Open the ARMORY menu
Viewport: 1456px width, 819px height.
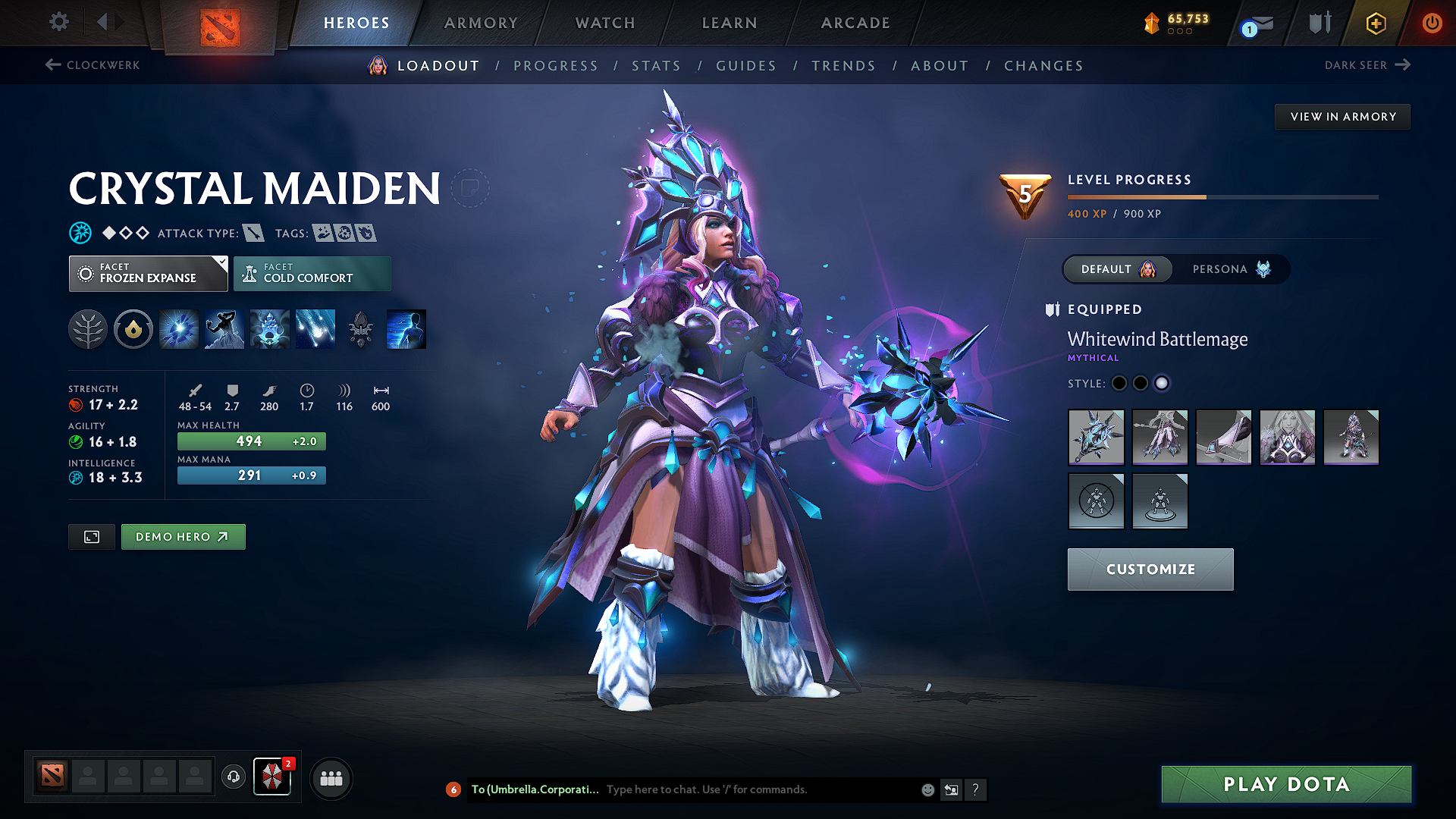pyautogui.click(x=481, y=23)
